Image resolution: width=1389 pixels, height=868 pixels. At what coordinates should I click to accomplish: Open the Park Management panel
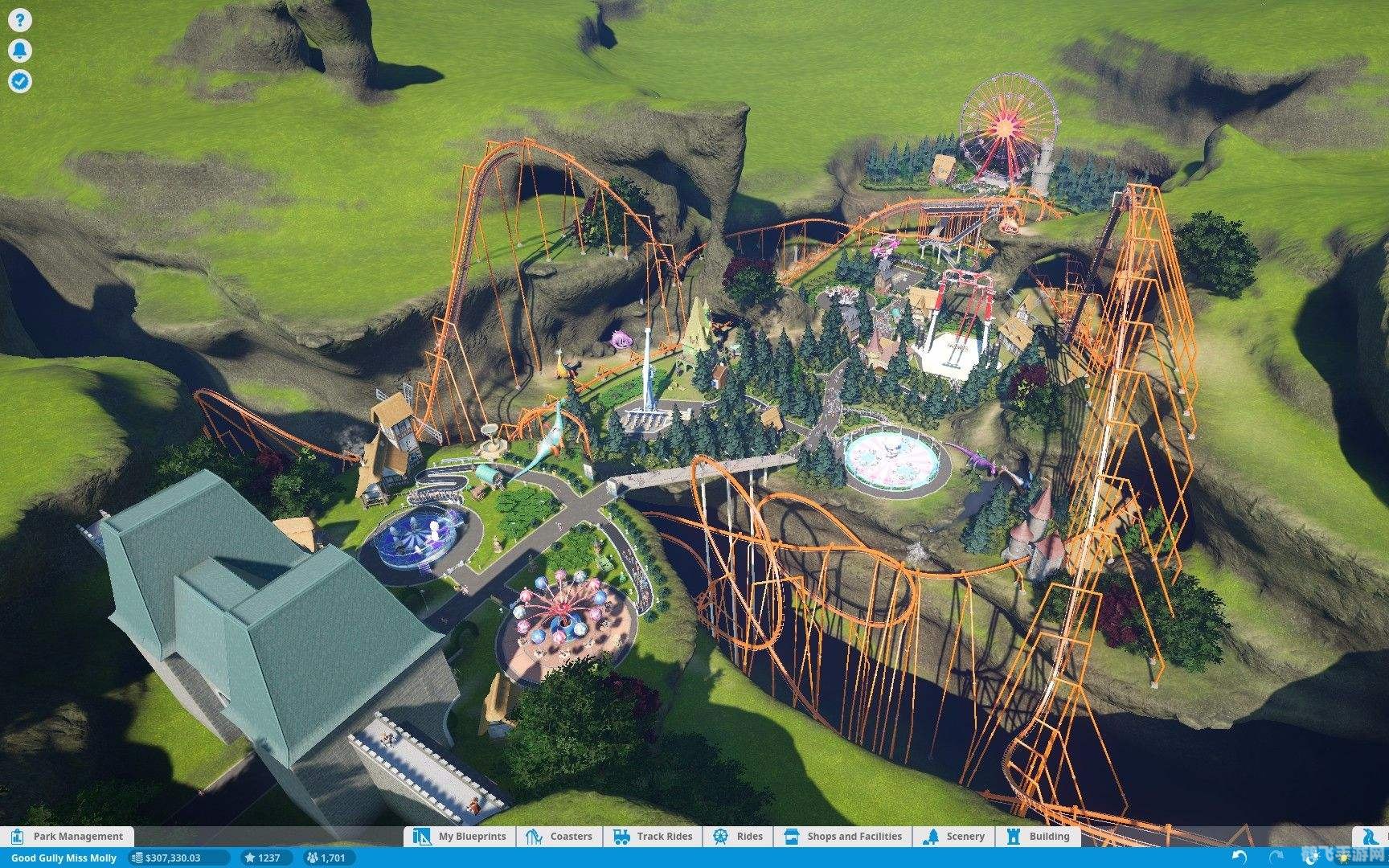tap(68, 837)
